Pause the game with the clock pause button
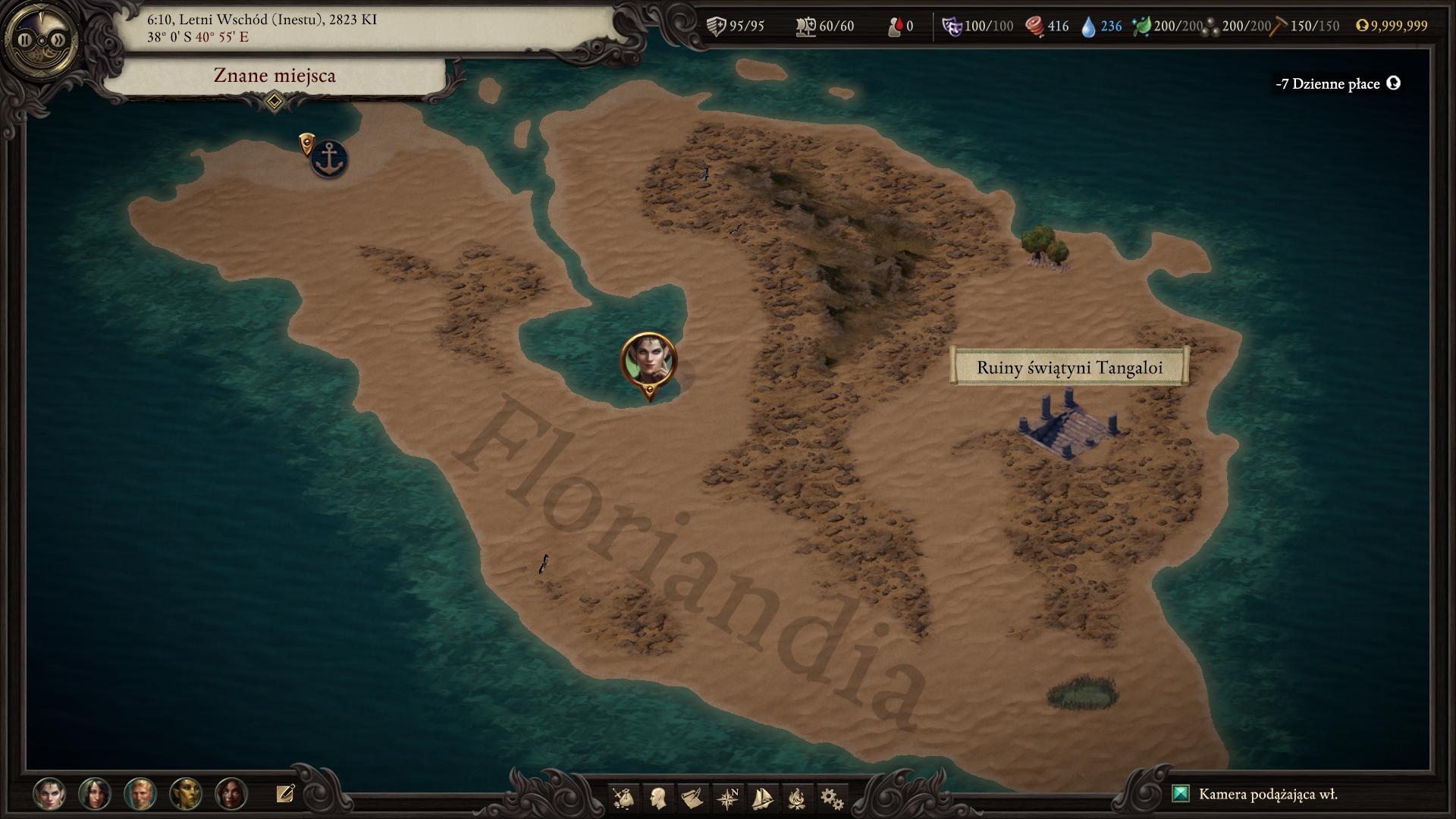1456x819 pixels. pos(25,40)
